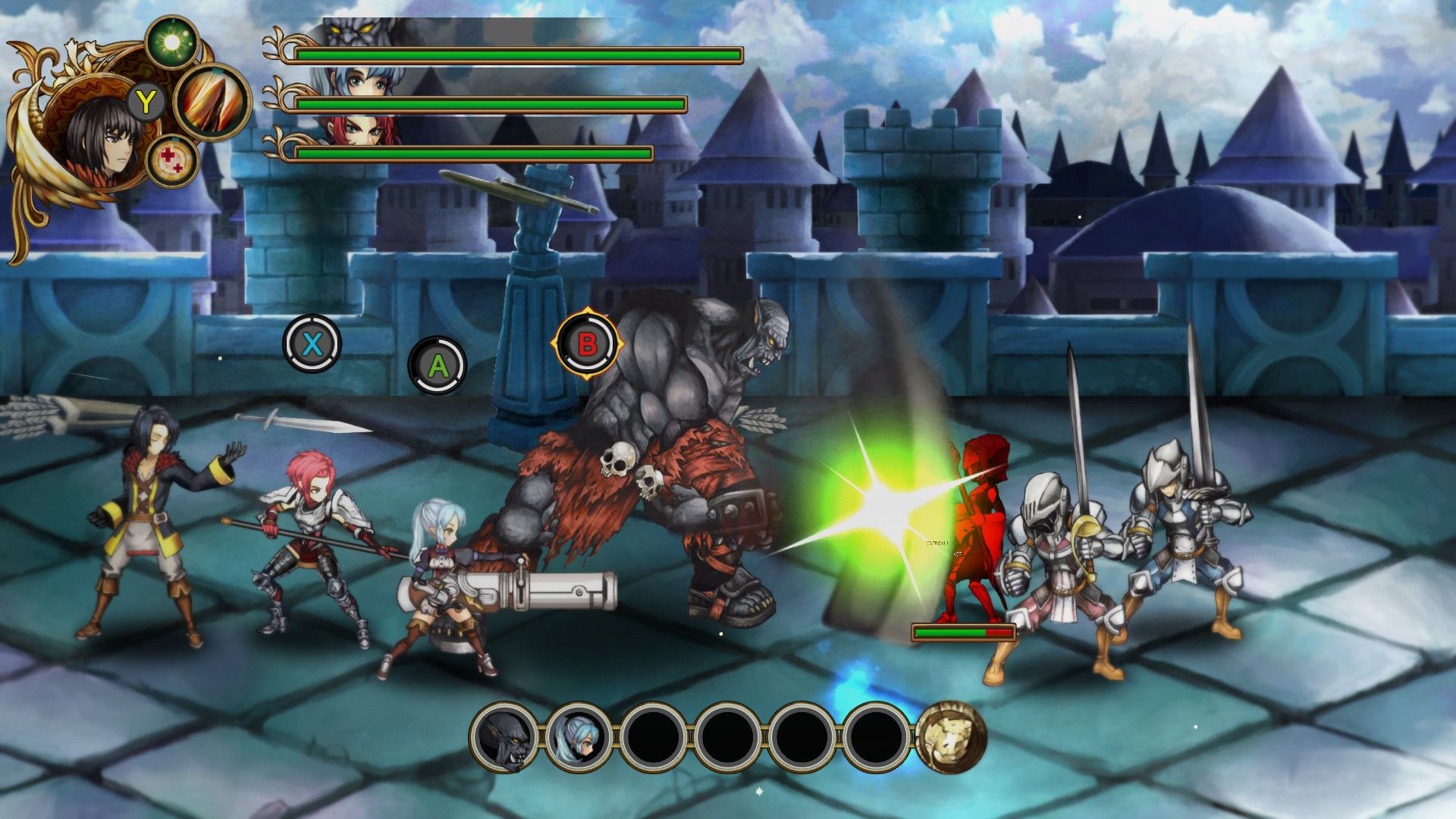Click the boss's topmost green health bar
1456x819 pixels.
(518, 55)
